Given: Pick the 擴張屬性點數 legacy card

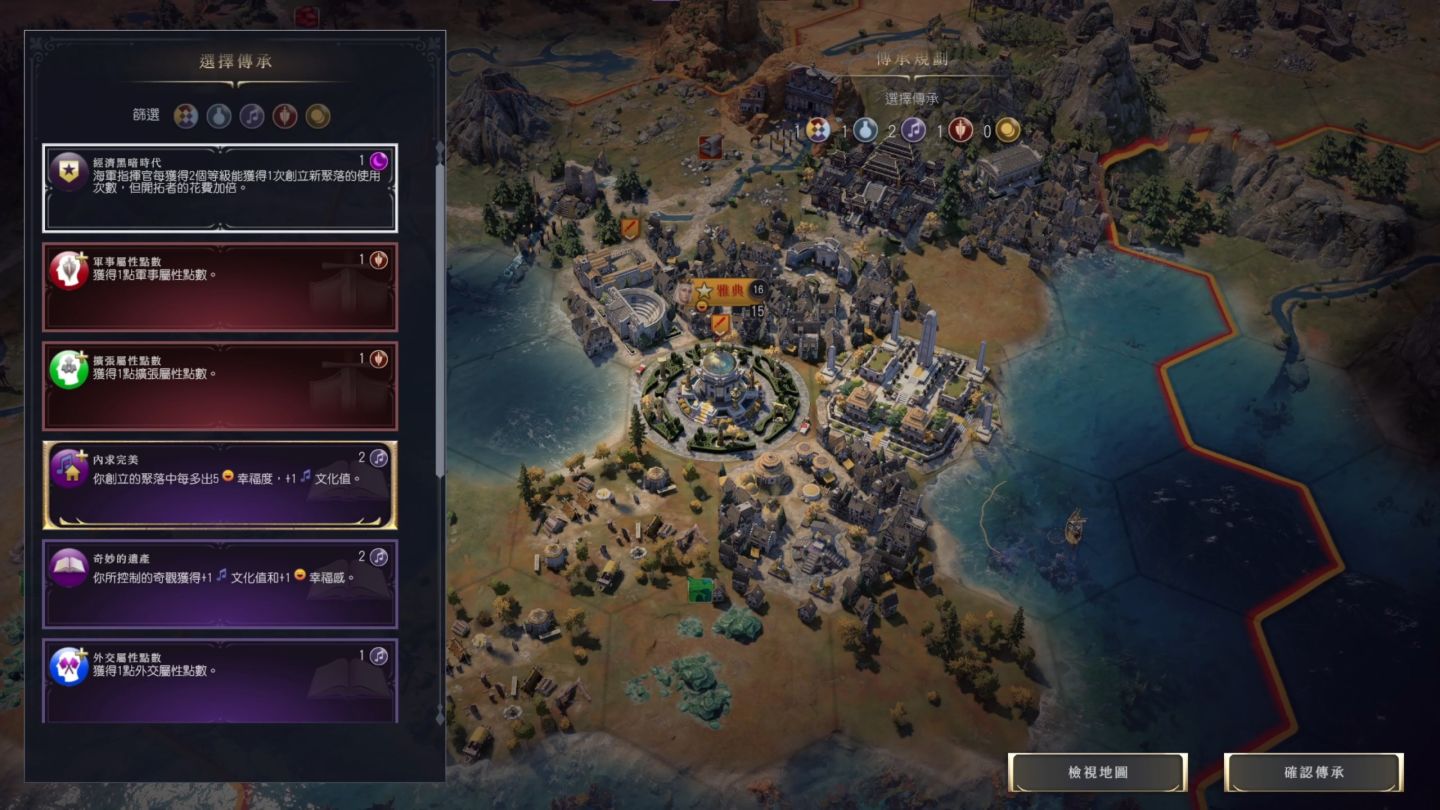Looking at the screenshot, I should pyautogui.click(x=220, y=386).
